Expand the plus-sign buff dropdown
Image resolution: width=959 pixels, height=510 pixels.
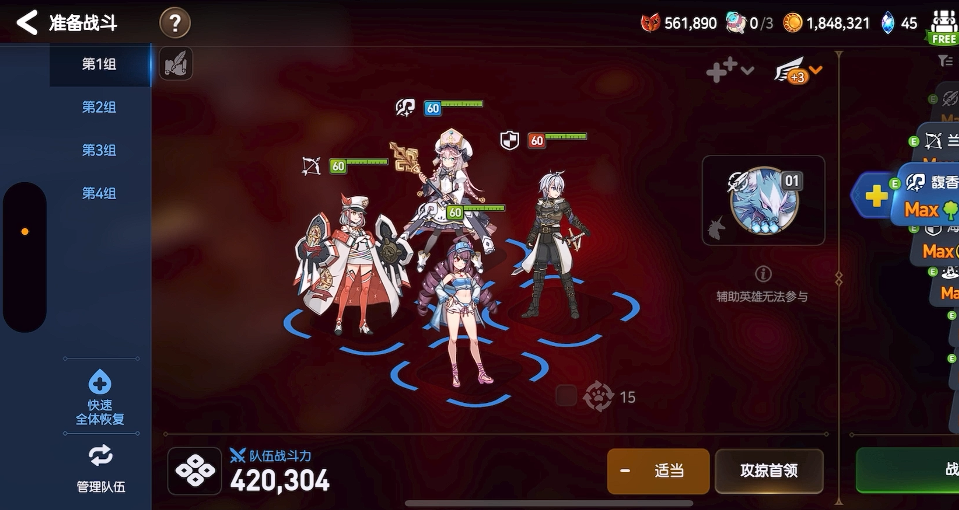tap(729, 70)
